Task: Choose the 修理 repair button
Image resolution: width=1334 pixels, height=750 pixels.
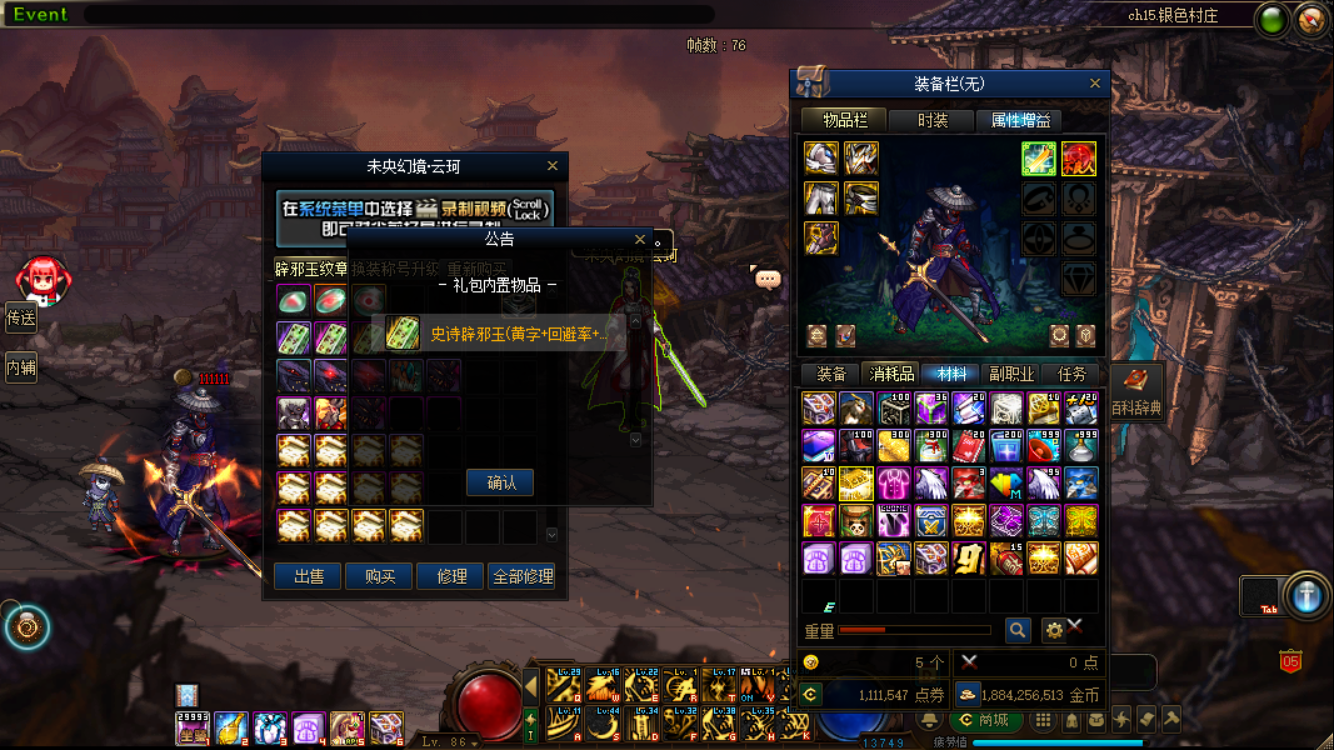Action: [x=451, y=577]
